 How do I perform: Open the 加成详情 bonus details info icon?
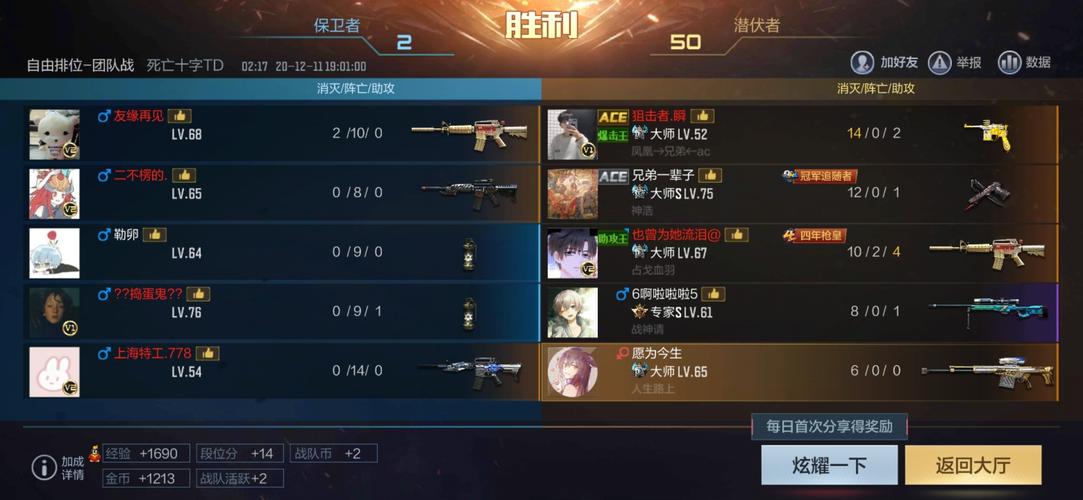[x=44, y=467]
